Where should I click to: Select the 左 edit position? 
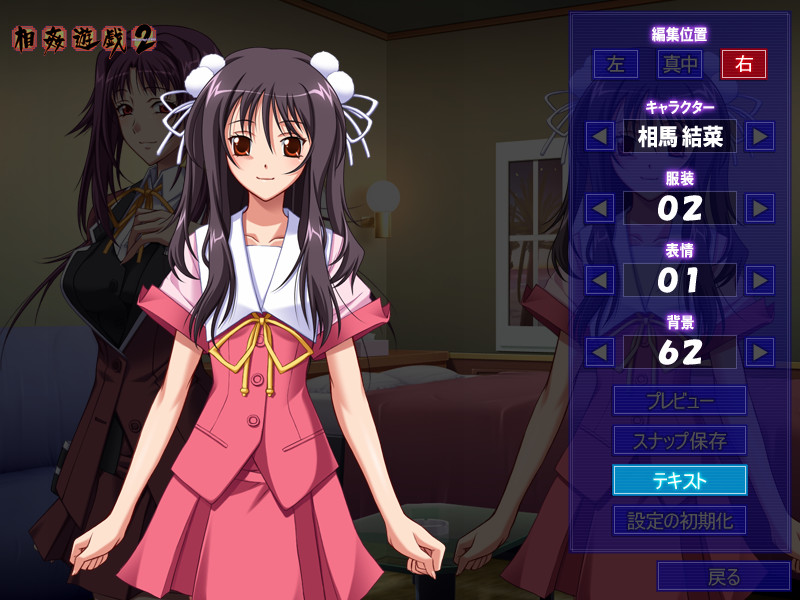coord(615,64)
